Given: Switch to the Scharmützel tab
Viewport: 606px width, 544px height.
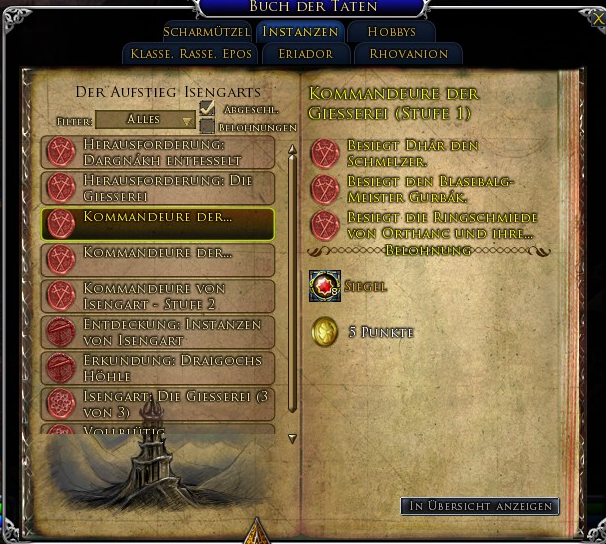Looking at the screenshot, I should pyautogui.click(x=206, y=31).
